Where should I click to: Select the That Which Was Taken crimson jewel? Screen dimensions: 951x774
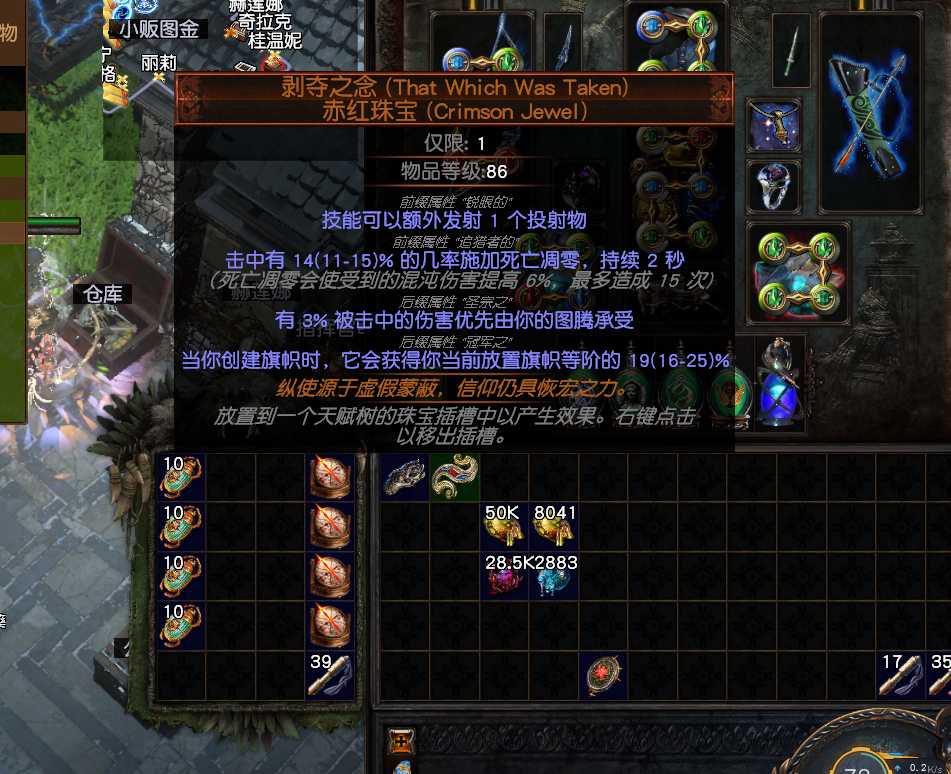[603, 674]
